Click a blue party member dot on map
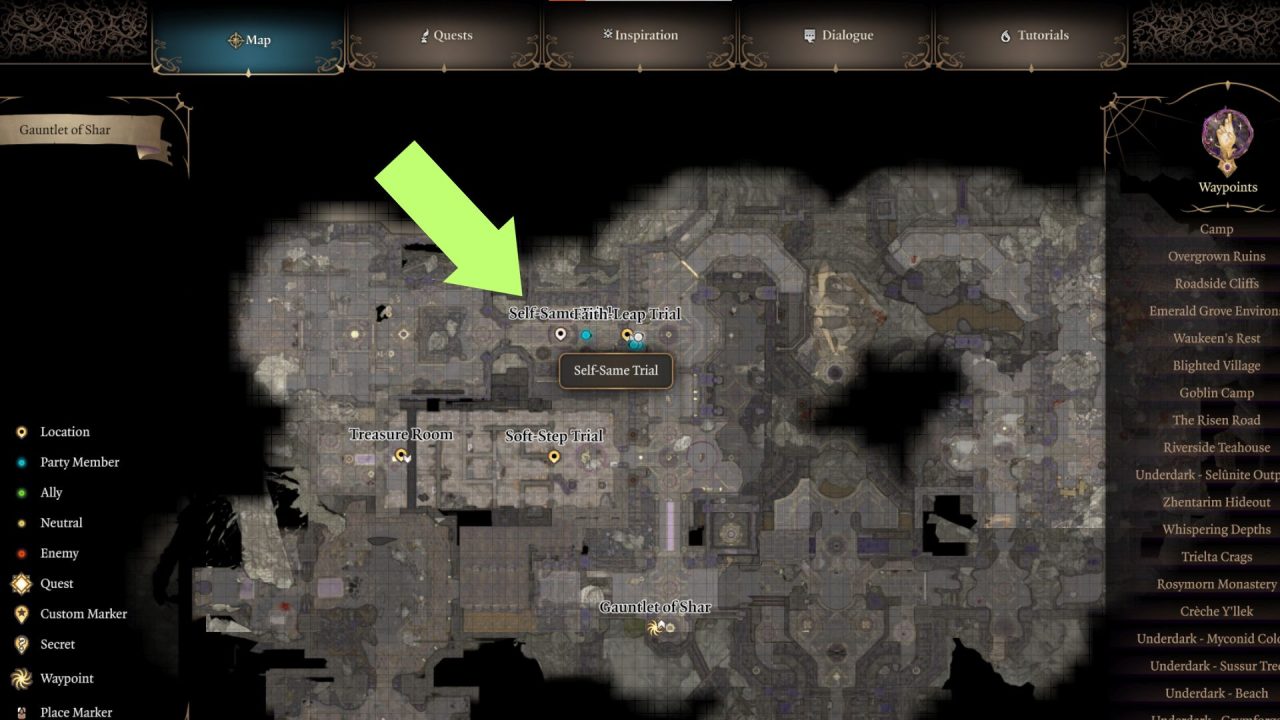Image resolution: width=1280 pixels, height=720 pixels. [586, 336]
